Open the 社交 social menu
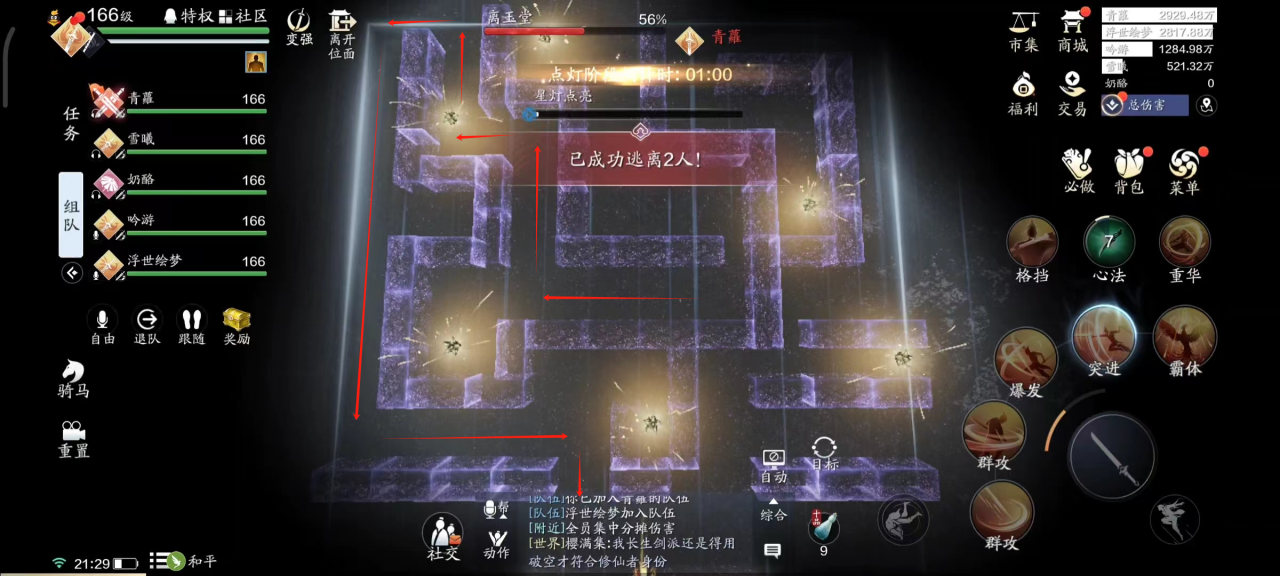The image size is (1280, 576). coord(443,536)
